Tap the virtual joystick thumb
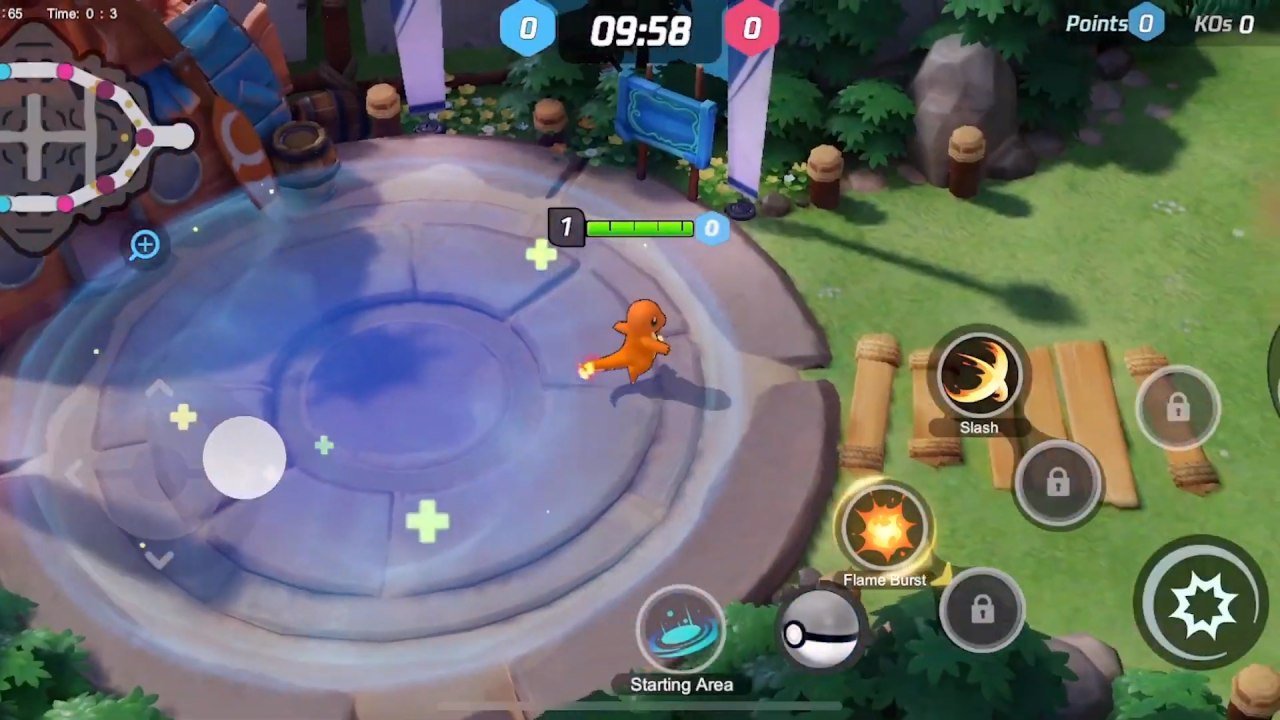Image resolution: width=1280 pixels, height=720 pixels. coord(244,457)
